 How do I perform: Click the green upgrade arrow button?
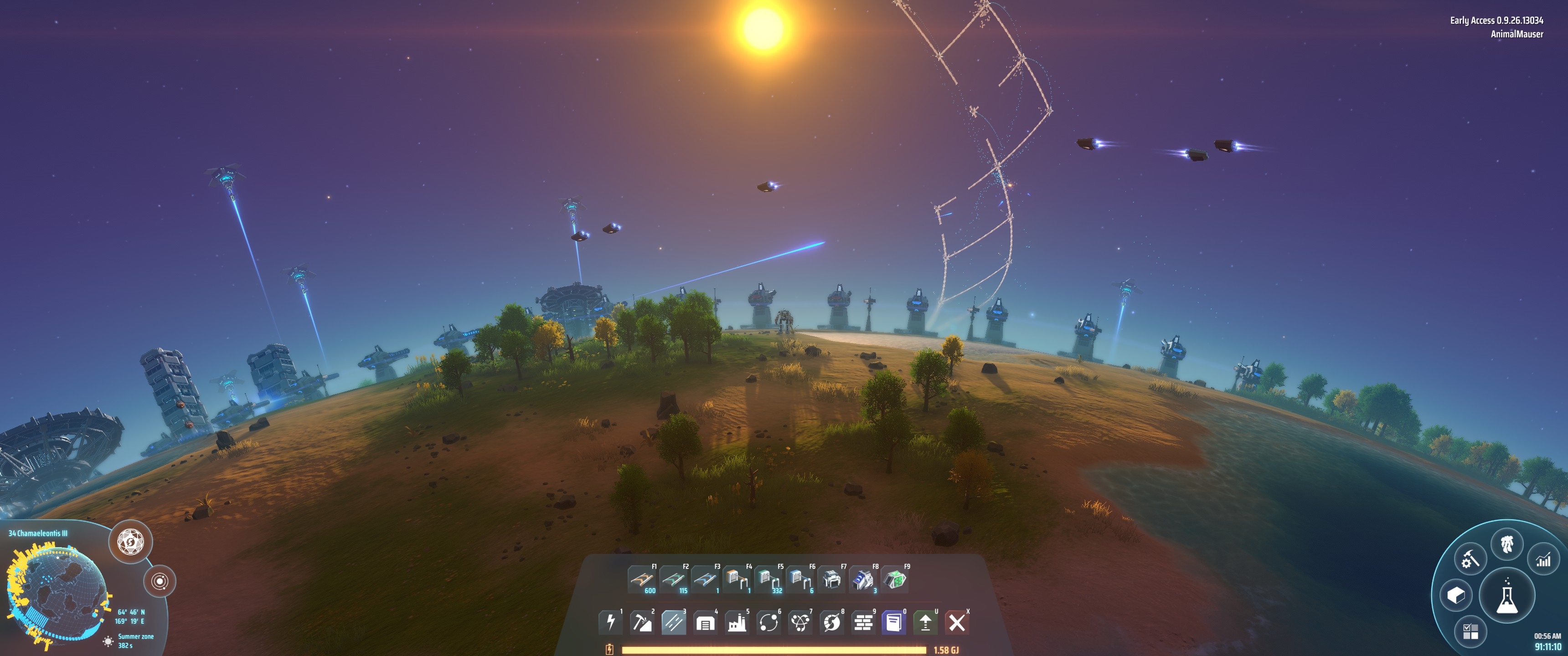[925, 623]
